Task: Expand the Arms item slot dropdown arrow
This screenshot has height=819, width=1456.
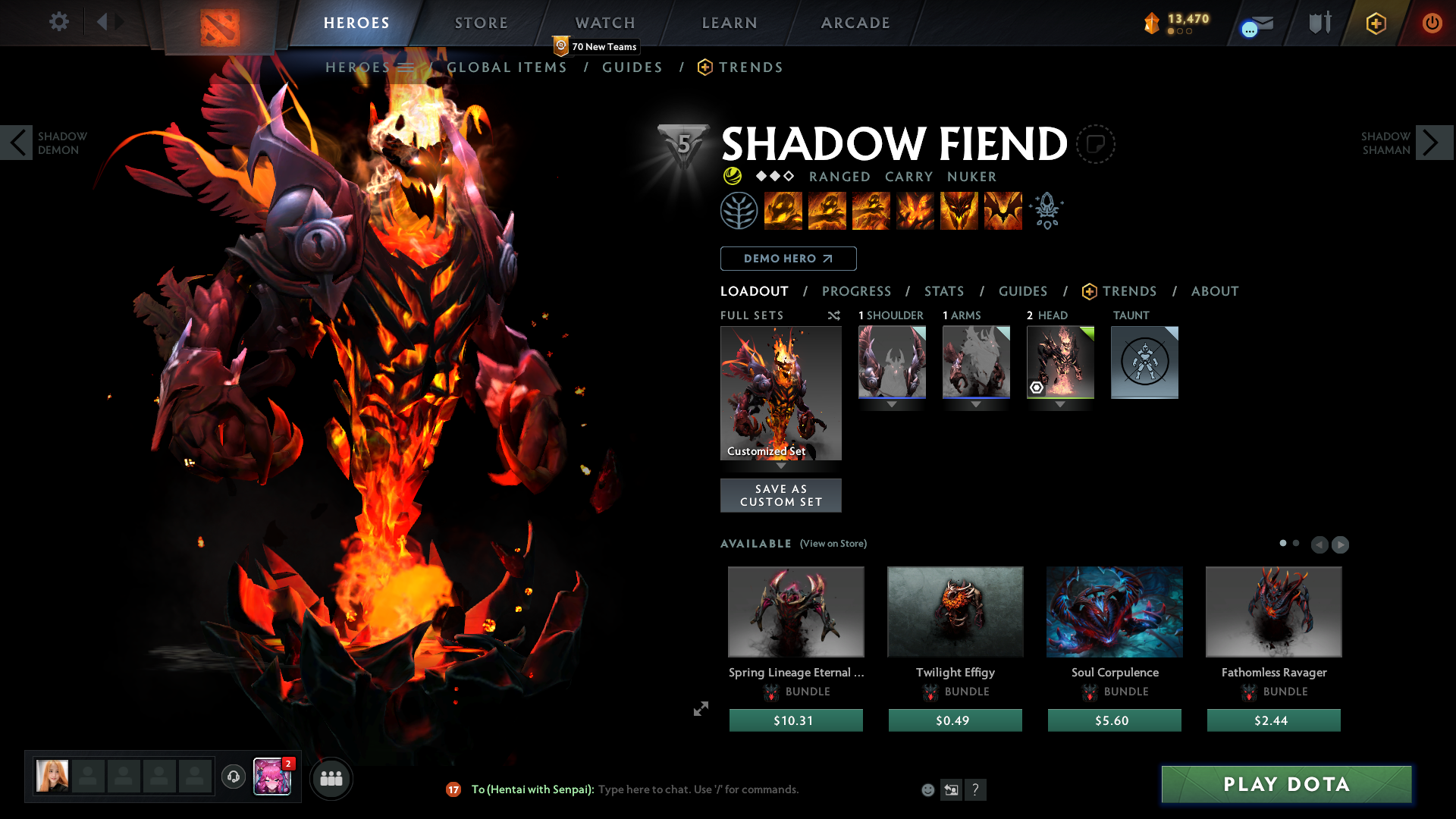Action: [x=976, y=404]
